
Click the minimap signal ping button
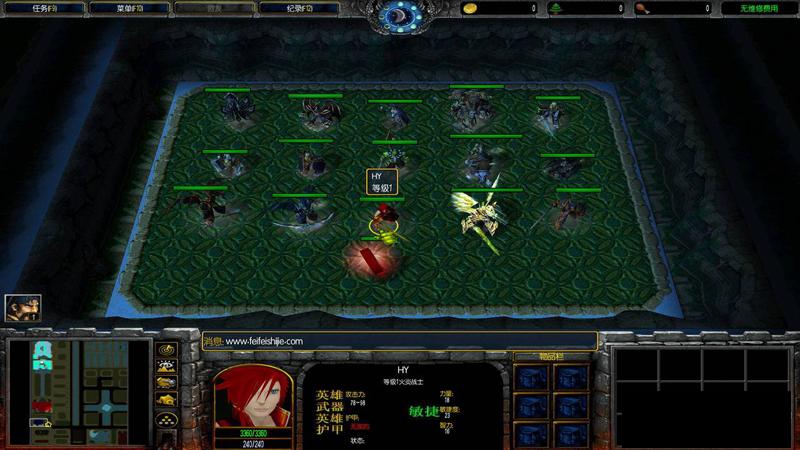click(x=167, y=350)
